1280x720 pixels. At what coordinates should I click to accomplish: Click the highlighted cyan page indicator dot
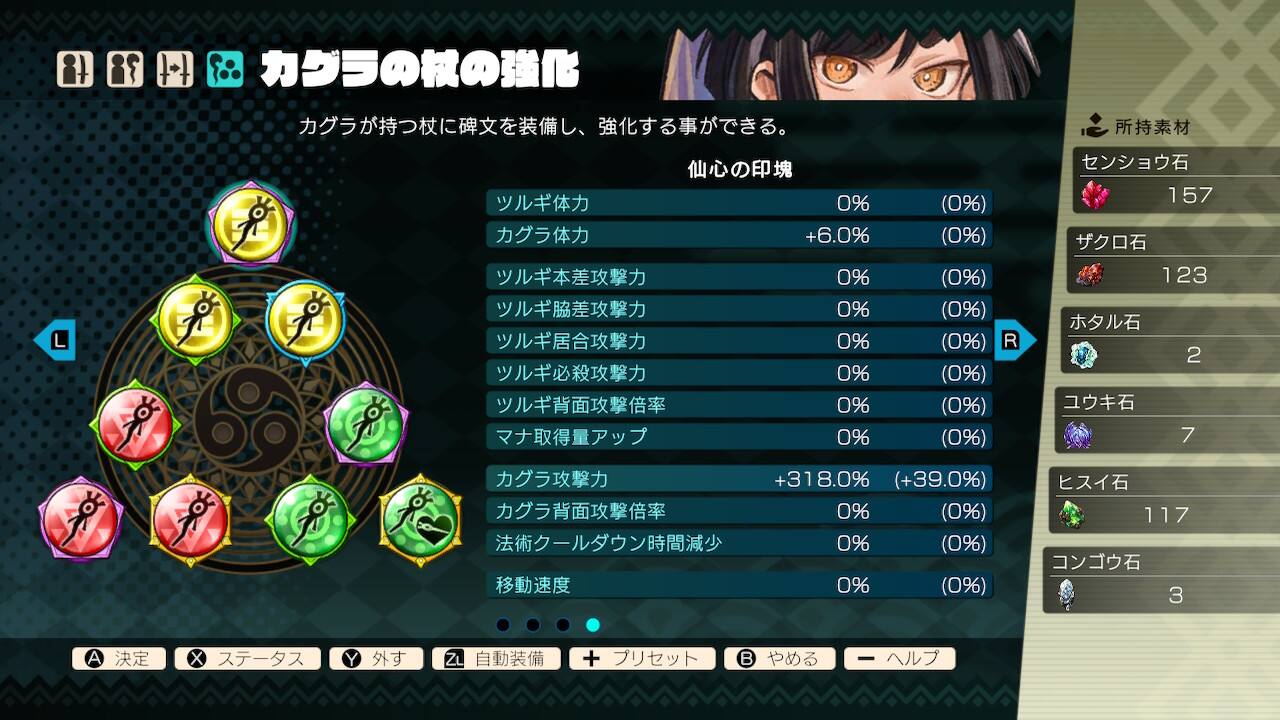[593, 625]
